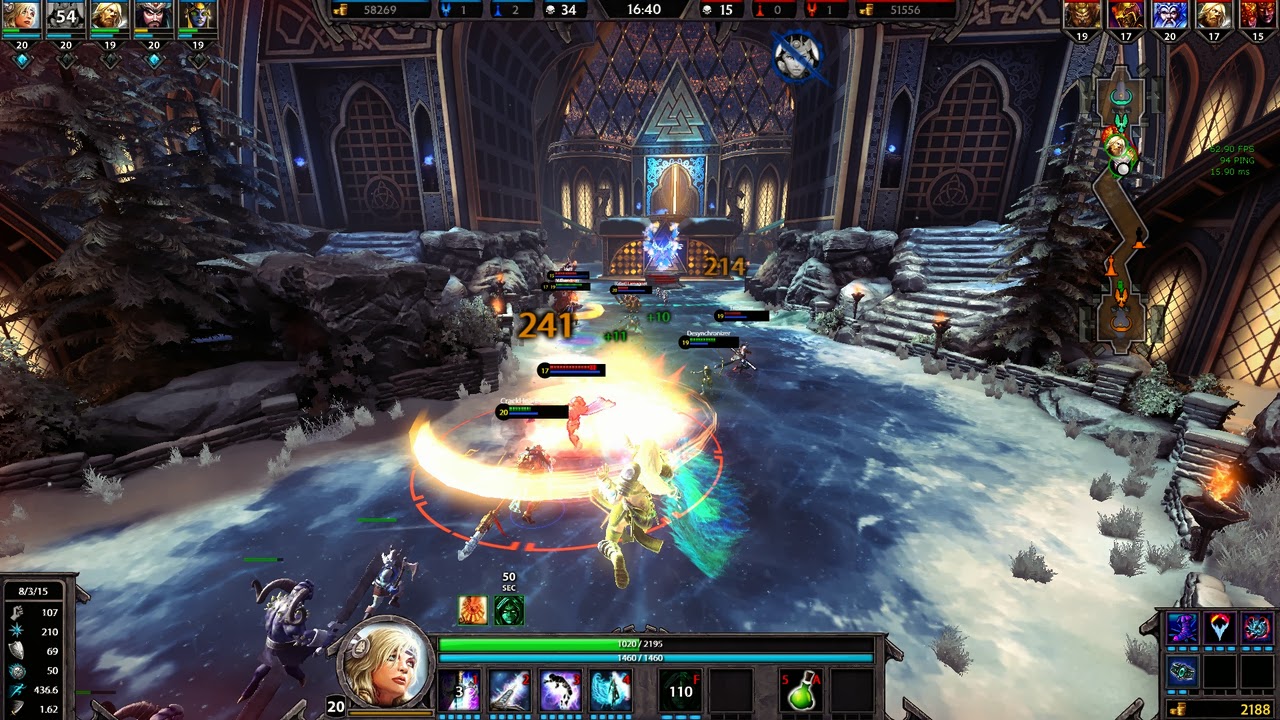
Task: Cast ability 3 on the hotbar
Action: (x=562, y=690)
